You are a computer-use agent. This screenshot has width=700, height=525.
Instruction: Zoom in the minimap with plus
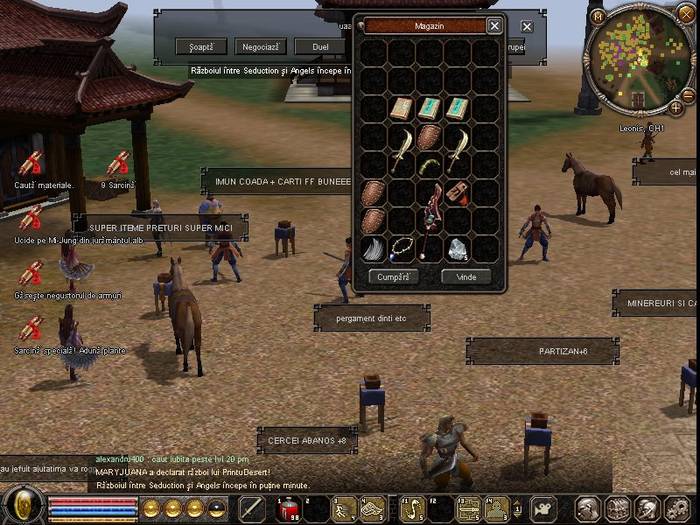point(676,107)
